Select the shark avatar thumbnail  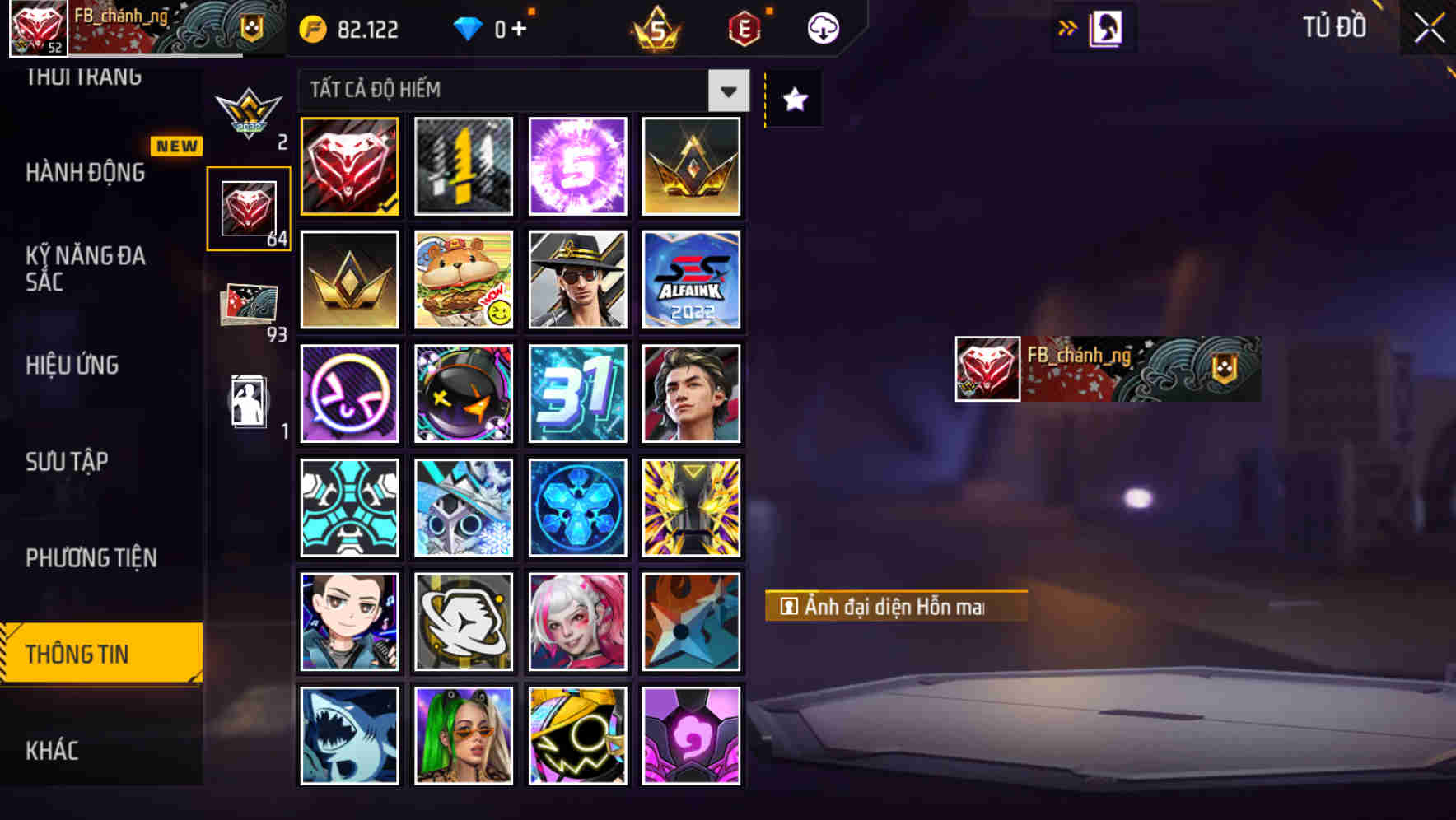pyautogui.click(x=348, y=735)
